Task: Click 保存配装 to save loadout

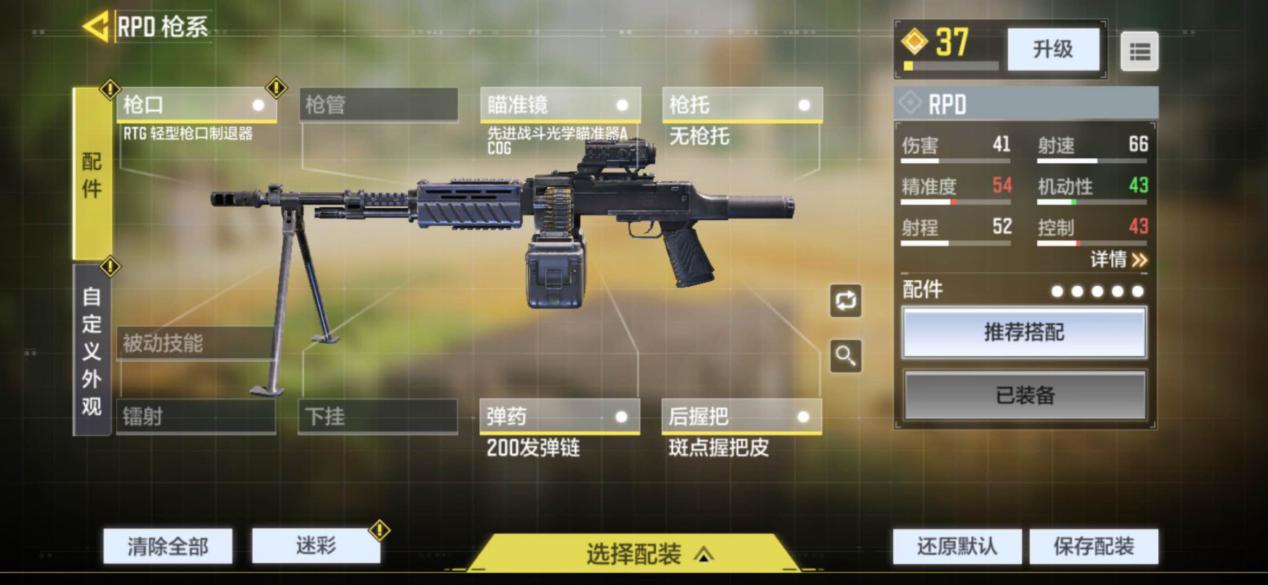Action: pyautogui.click(x=1094, y=546)
